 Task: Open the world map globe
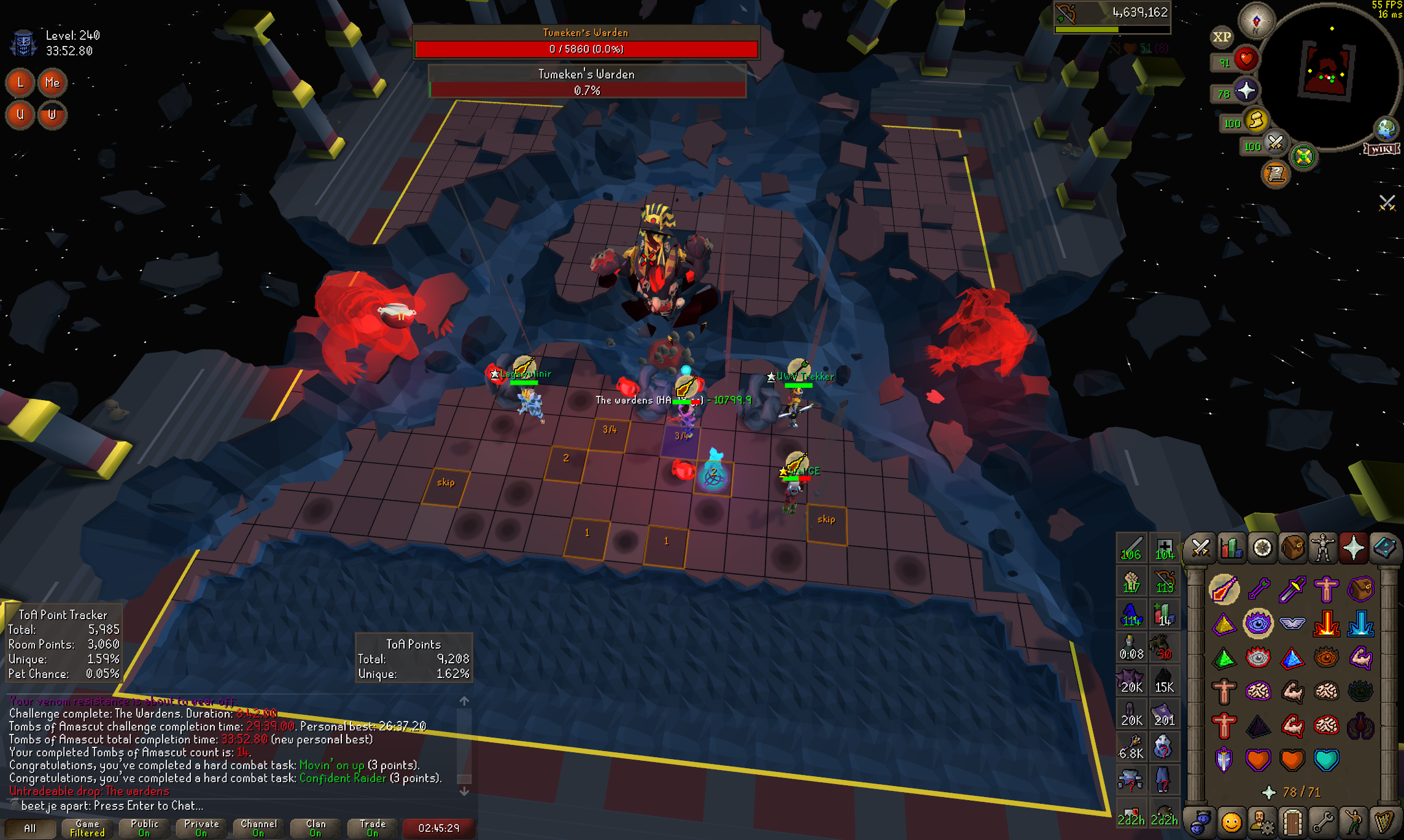point(1386,128)
